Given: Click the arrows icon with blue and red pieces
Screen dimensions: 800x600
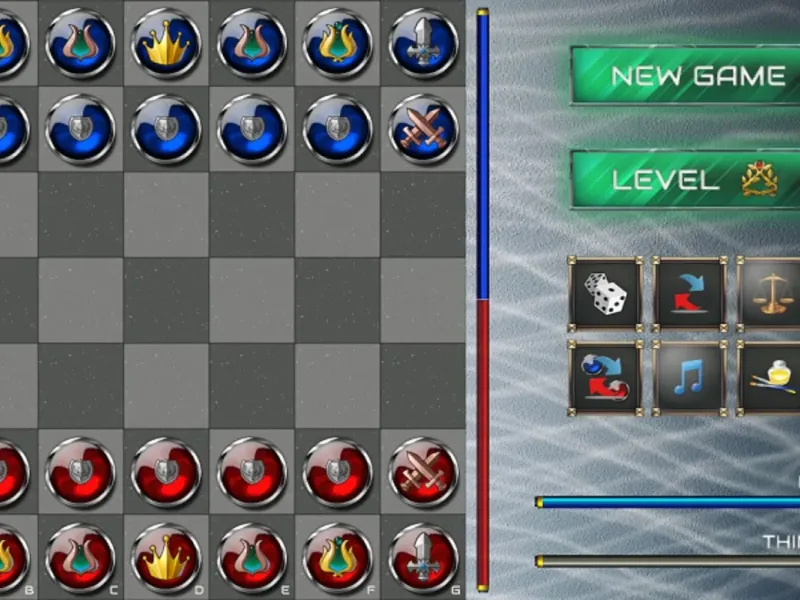Looking at the screenshot, I should coord(606,378).
